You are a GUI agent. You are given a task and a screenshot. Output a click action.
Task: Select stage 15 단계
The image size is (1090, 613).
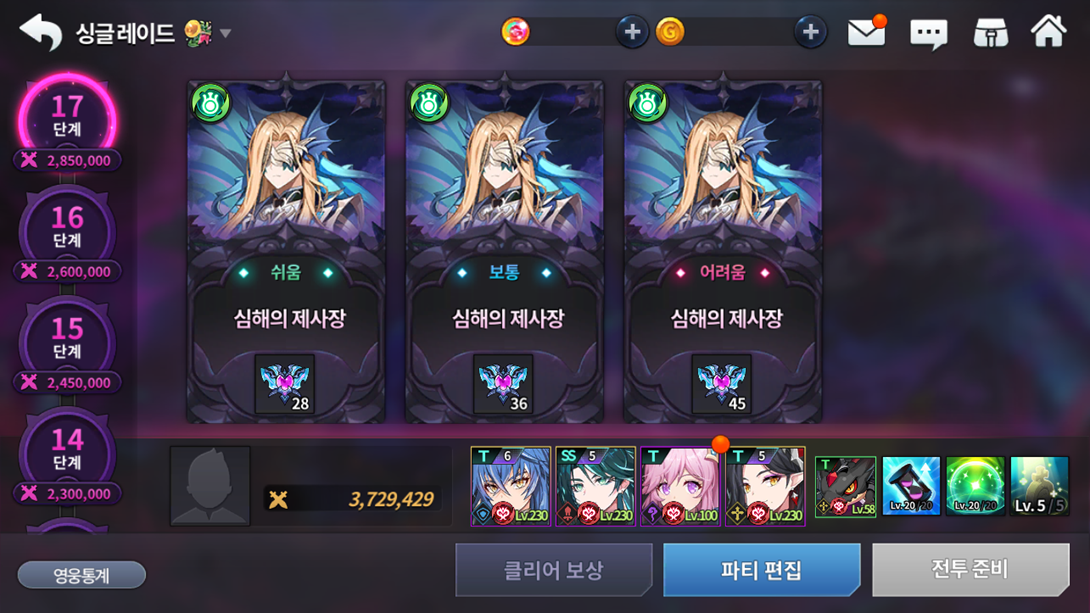click(67, 340)
